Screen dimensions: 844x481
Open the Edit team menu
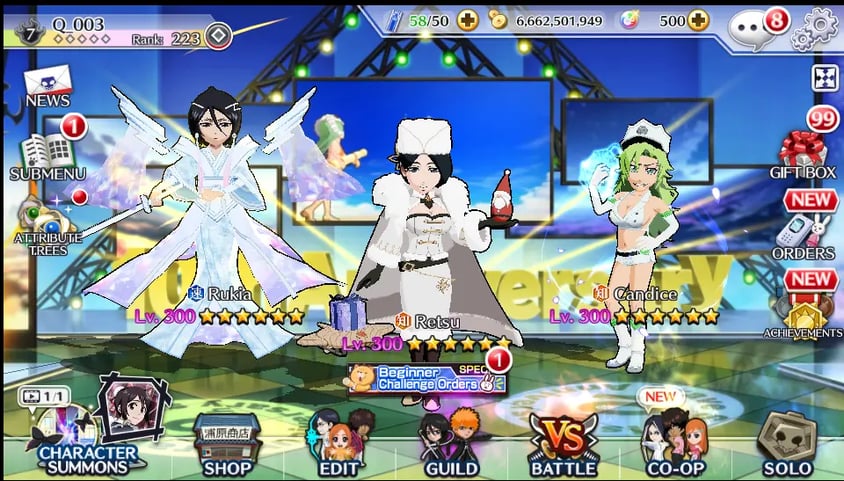pyautogui.click(x=339, y=441)
